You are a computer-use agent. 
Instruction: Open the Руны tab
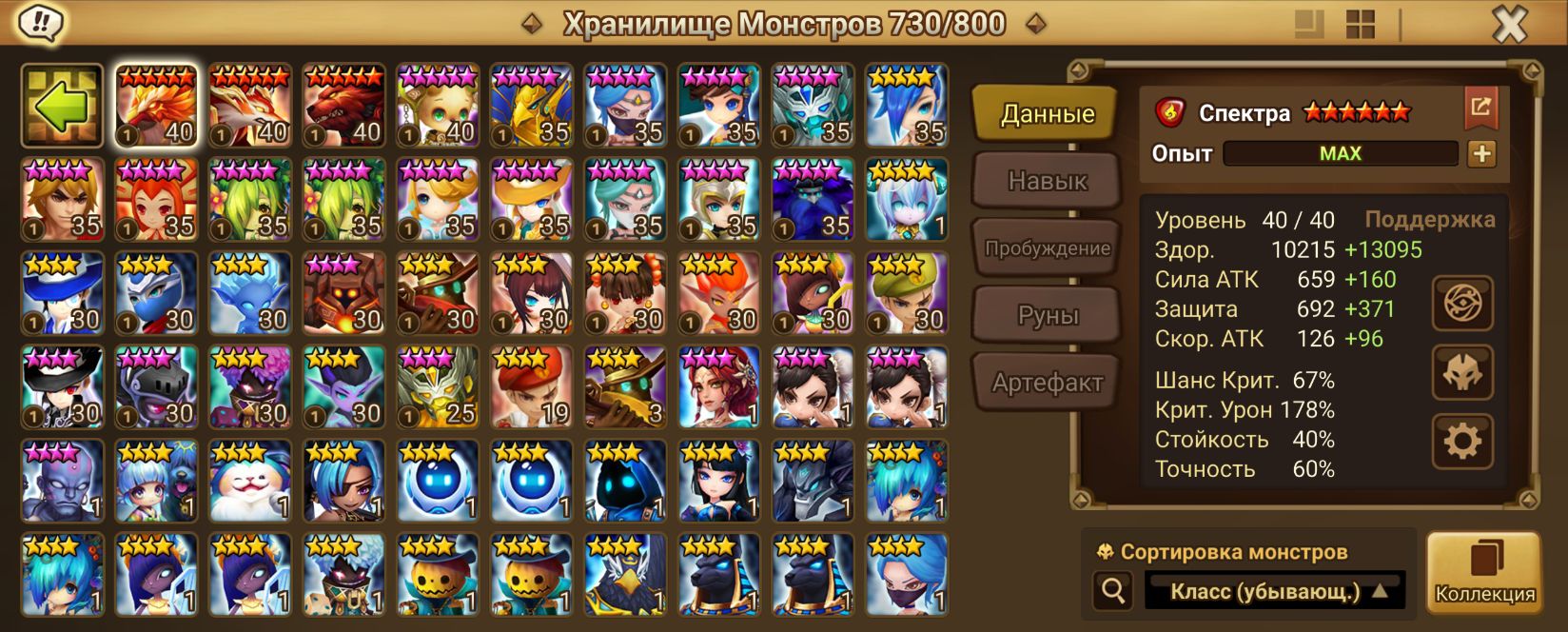tap(1047, 315)
